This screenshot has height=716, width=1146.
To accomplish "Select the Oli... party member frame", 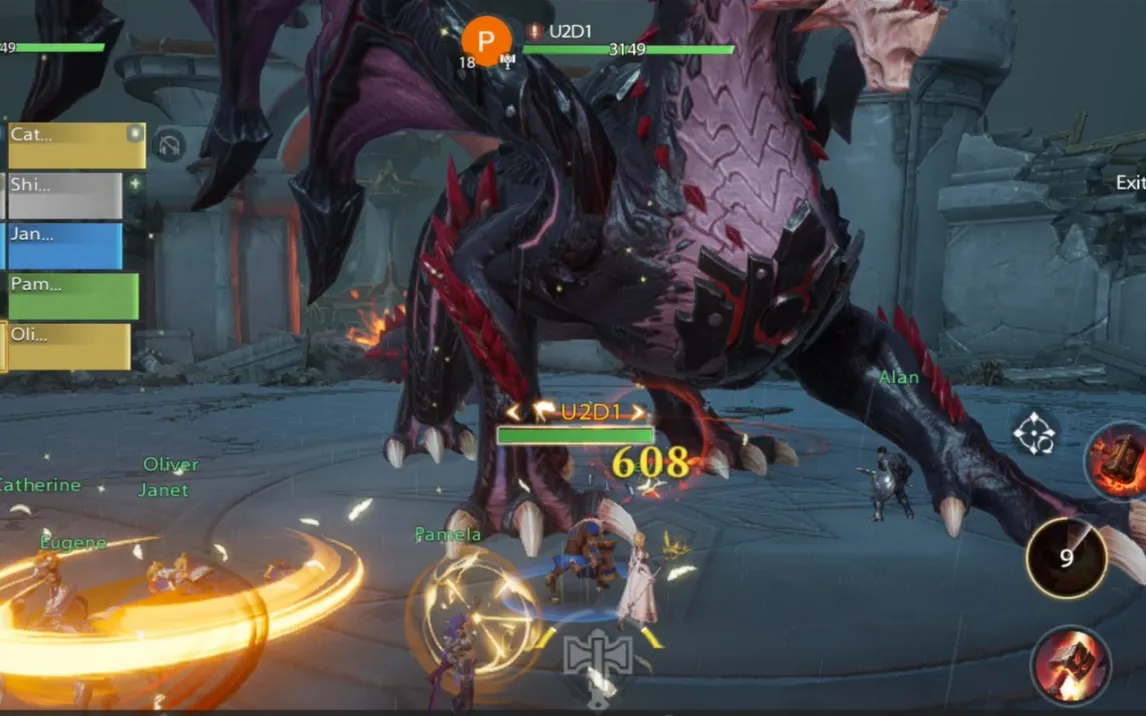I will click(x=69, y=346).
